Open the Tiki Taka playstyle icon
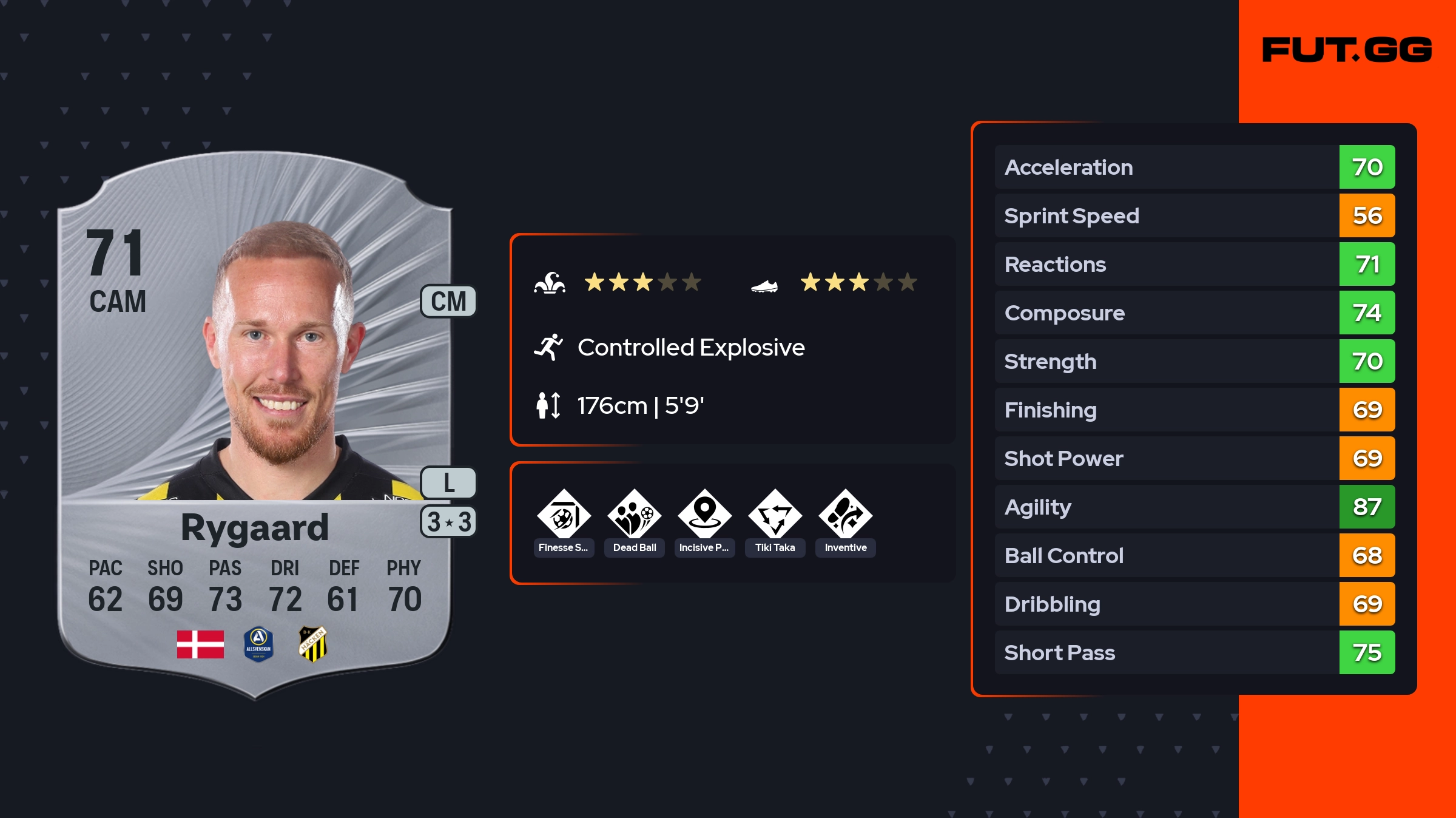This screenshot has width=1456, height=818. 775,515
